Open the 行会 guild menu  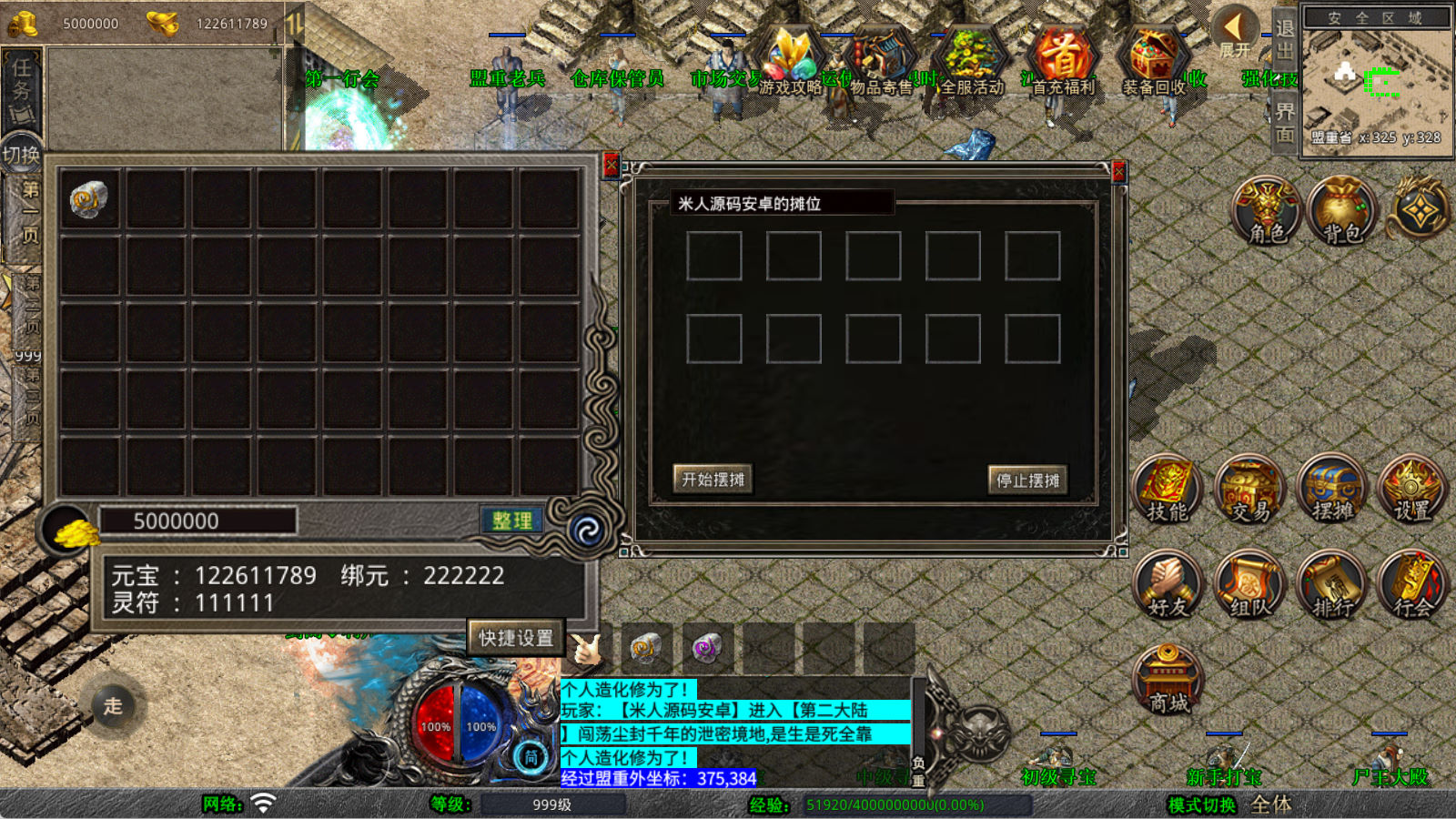1411,585
